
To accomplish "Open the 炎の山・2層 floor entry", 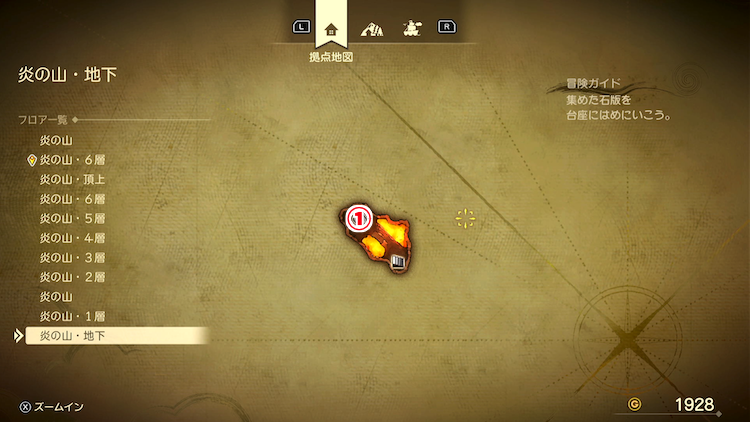I will [73, 277].
